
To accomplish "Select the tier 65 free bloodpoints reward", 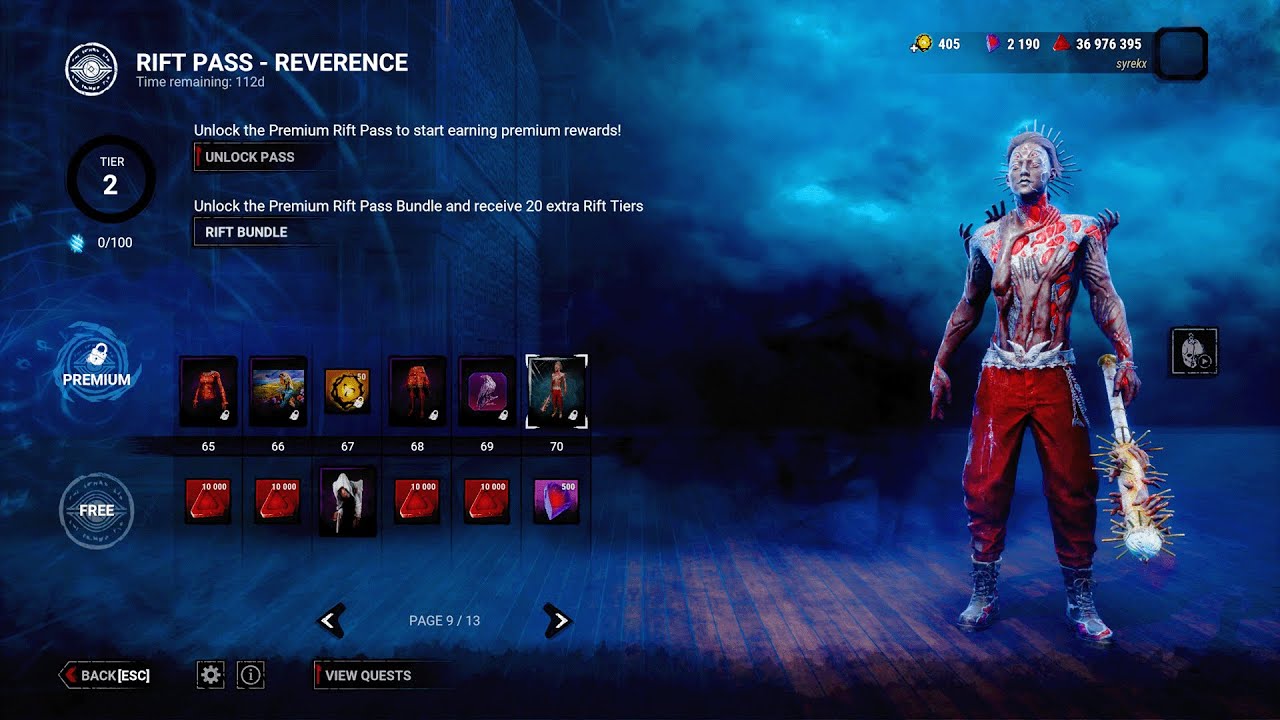I will [x=208, y=500].
